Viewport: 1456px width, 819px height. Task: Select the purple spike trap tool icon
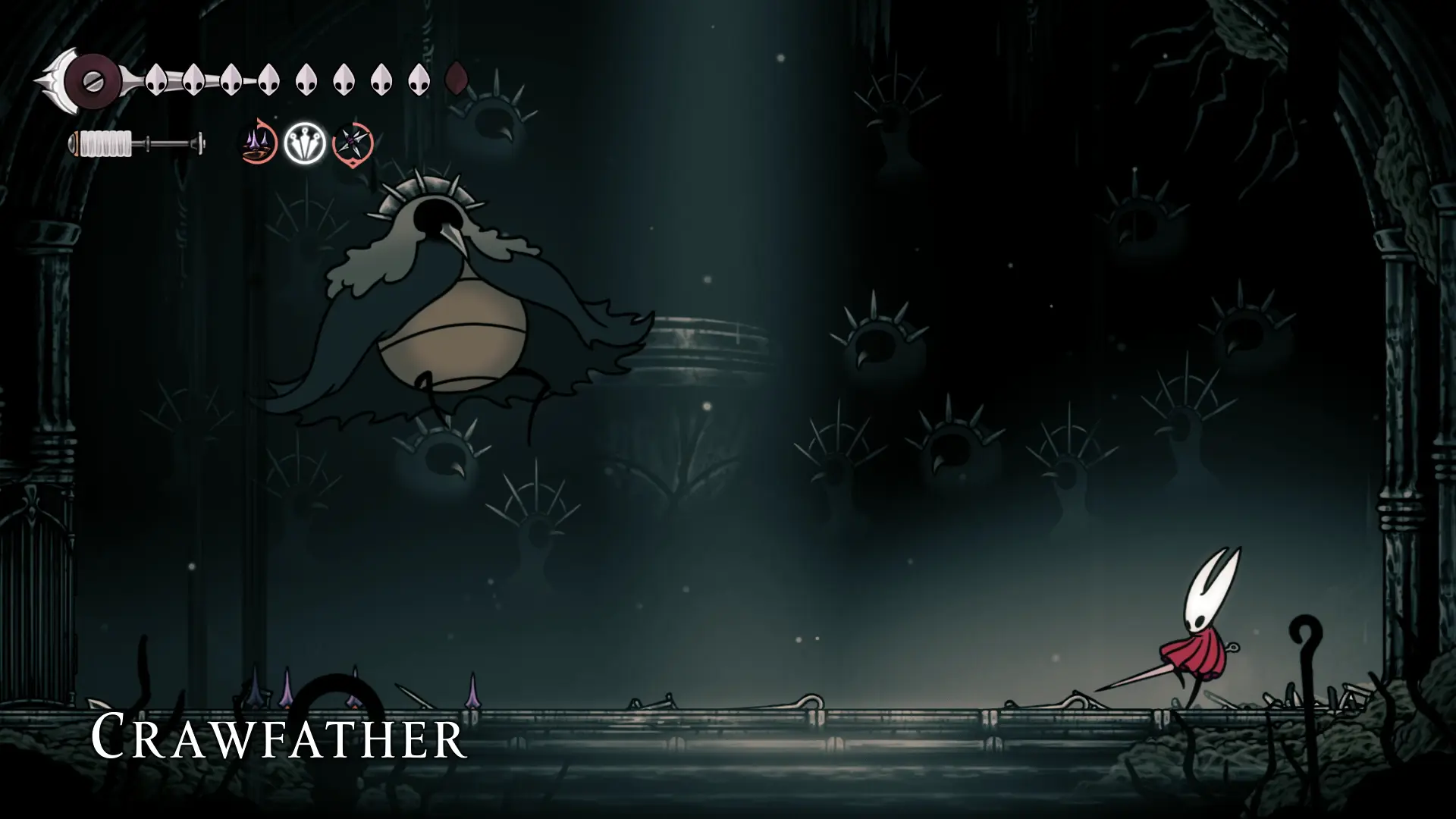point(259,142)
